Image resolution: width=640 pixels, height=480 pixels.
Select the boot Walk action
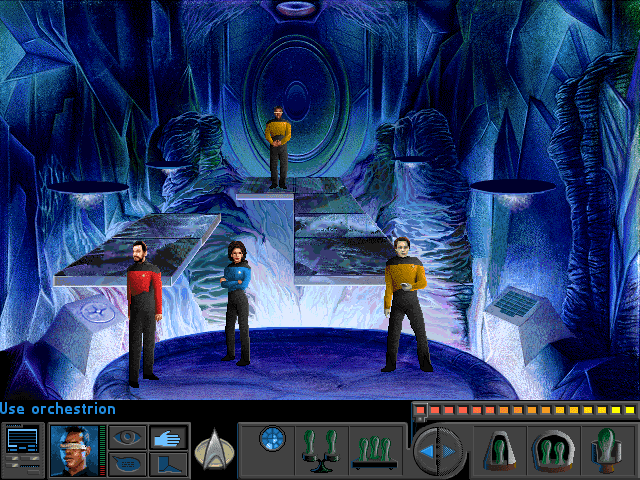point(165,463)
